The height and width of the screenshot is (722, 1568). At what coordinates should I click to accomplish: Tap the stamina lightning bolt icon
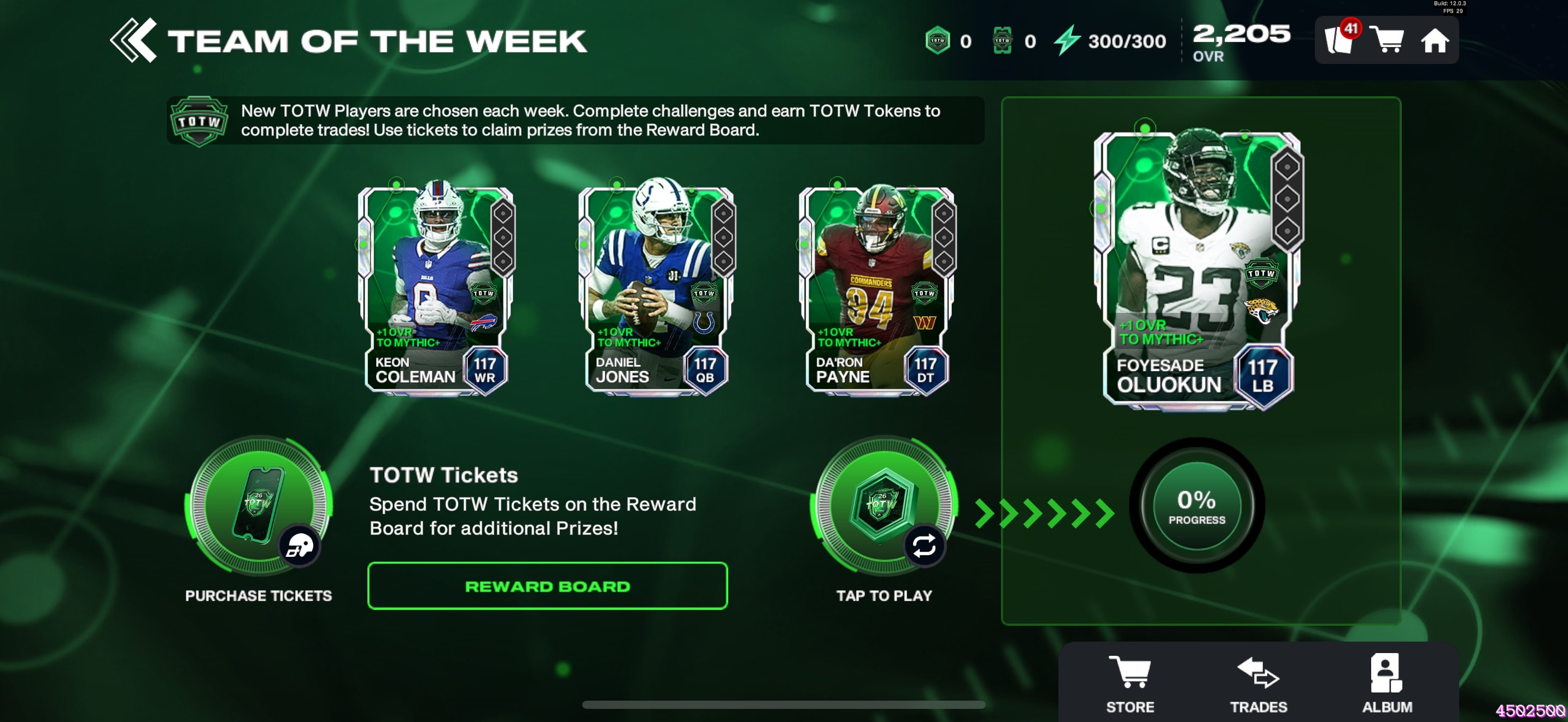click(x=1067, y=41)
